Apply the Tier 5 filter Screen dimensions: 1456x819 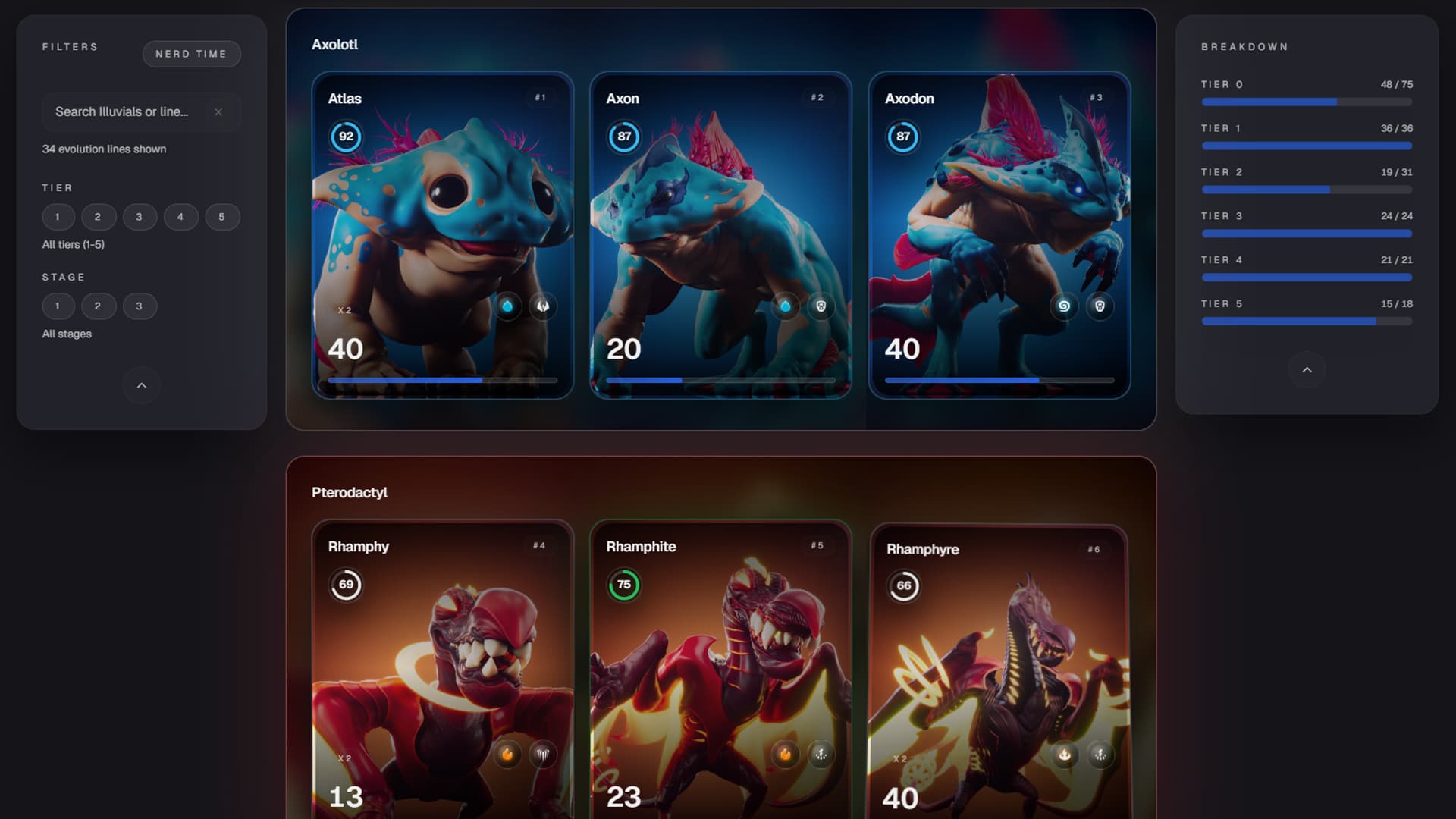point(222,217)
